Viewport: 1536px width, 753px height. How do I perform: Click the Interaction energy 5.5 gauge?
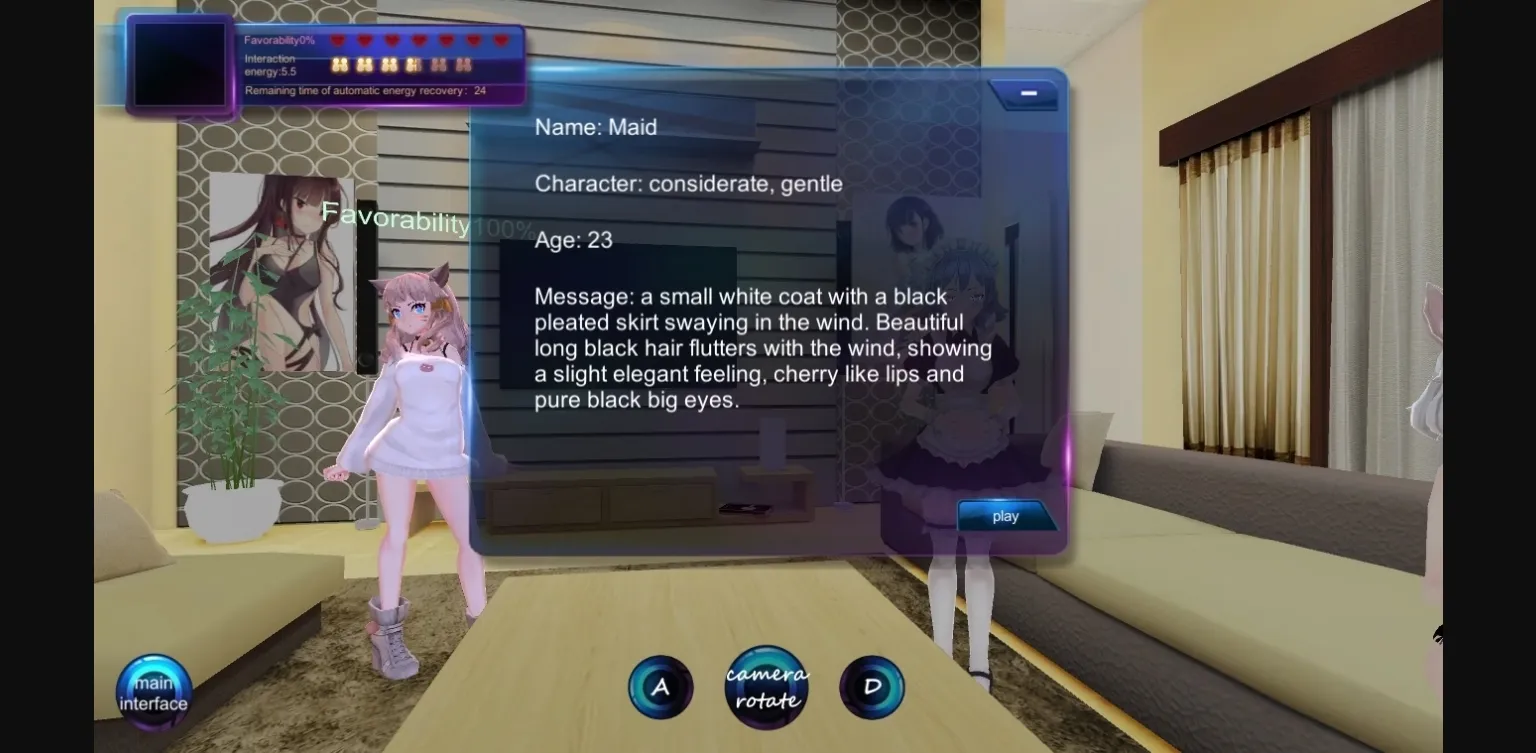270,65
